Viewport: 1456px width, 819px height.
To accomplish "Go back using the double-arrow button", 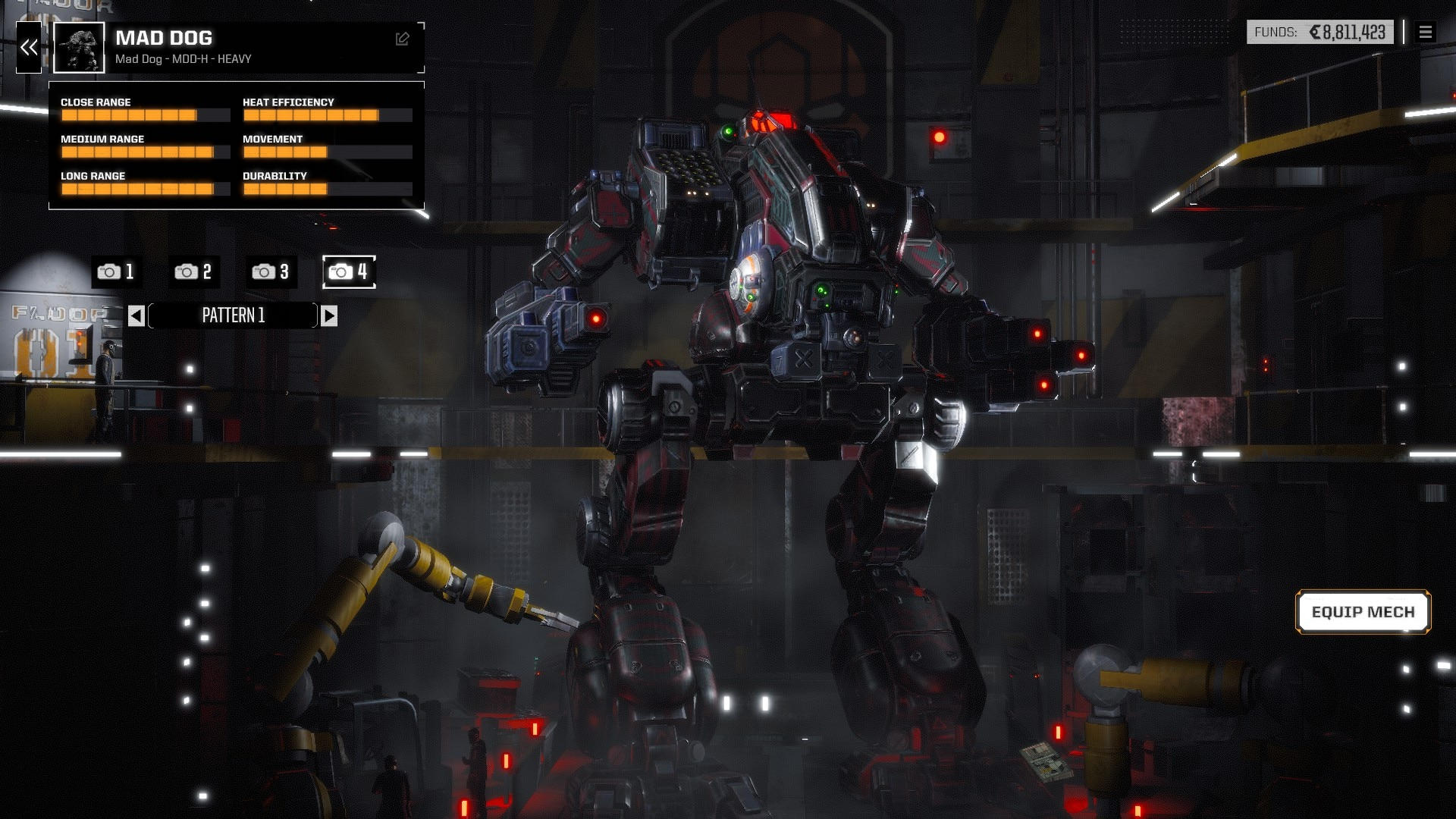I will pyautogui.click(x=29, y=48).
